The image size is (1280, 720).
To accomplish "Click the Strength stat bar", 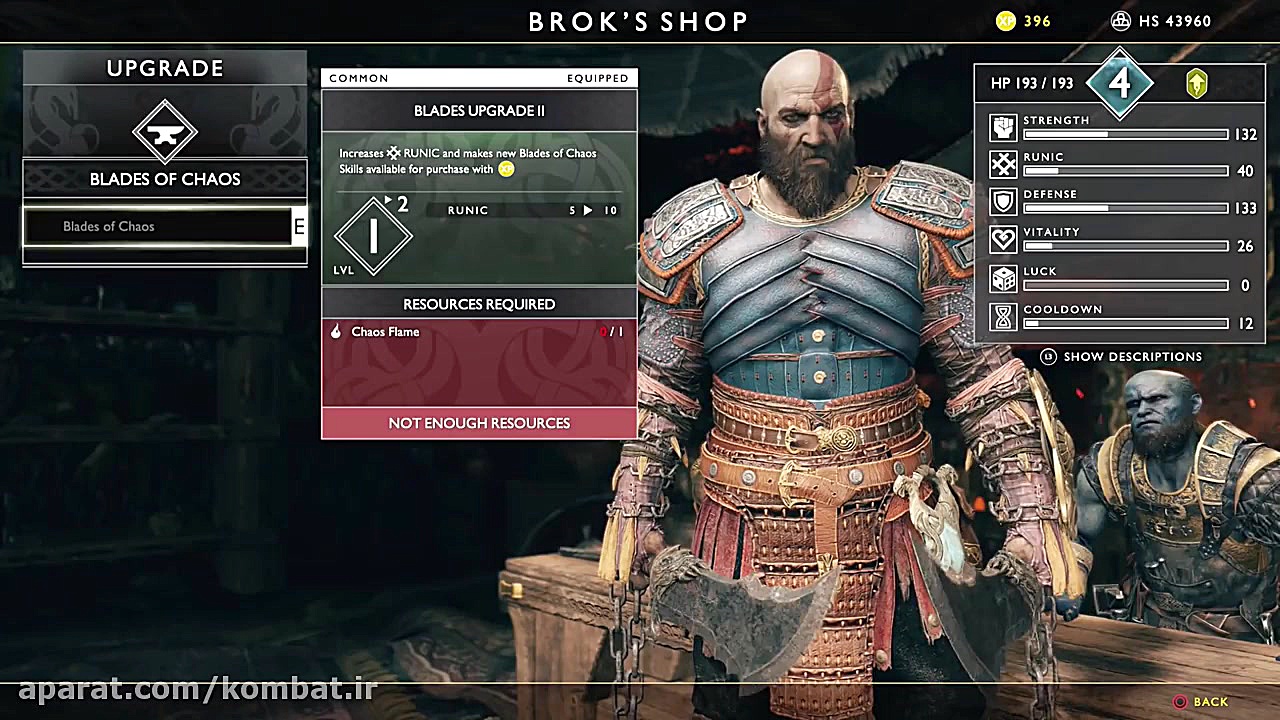I will point(1124,134).
